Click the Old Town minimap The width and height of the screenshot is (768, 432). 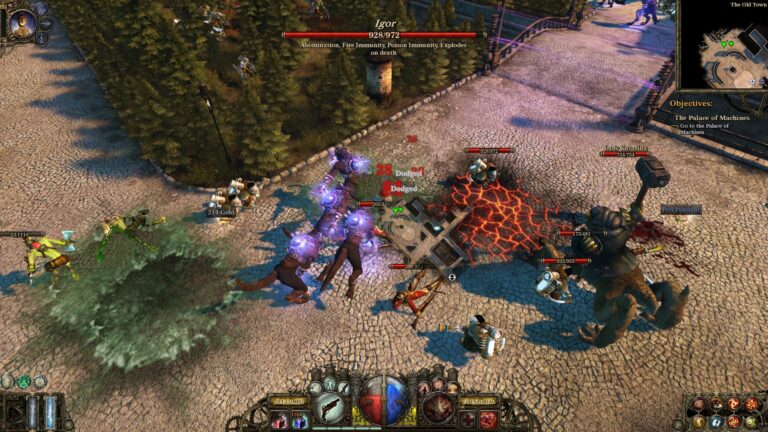click(x=724, y=48)
